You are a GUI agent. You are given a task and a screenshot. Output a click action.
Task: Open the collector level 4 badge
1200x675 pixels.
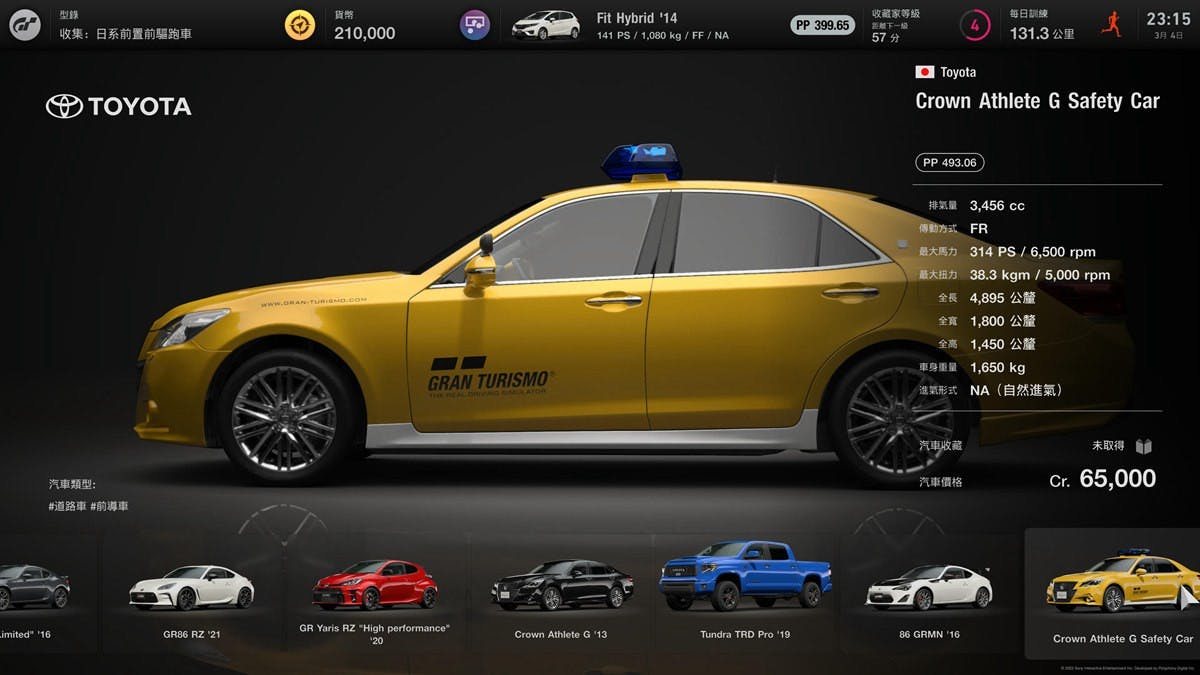[974, 24]
